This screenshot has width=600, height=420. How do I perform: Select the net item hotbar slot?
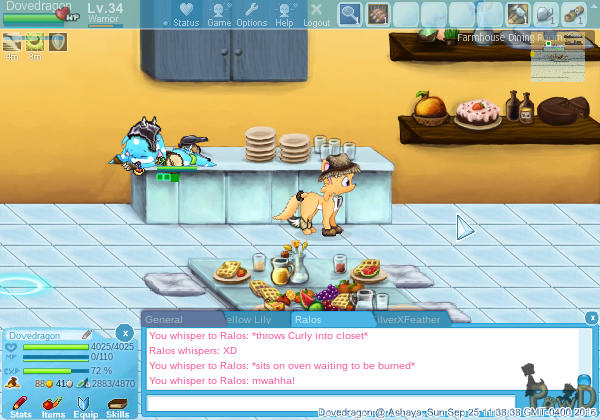point(350,14)
